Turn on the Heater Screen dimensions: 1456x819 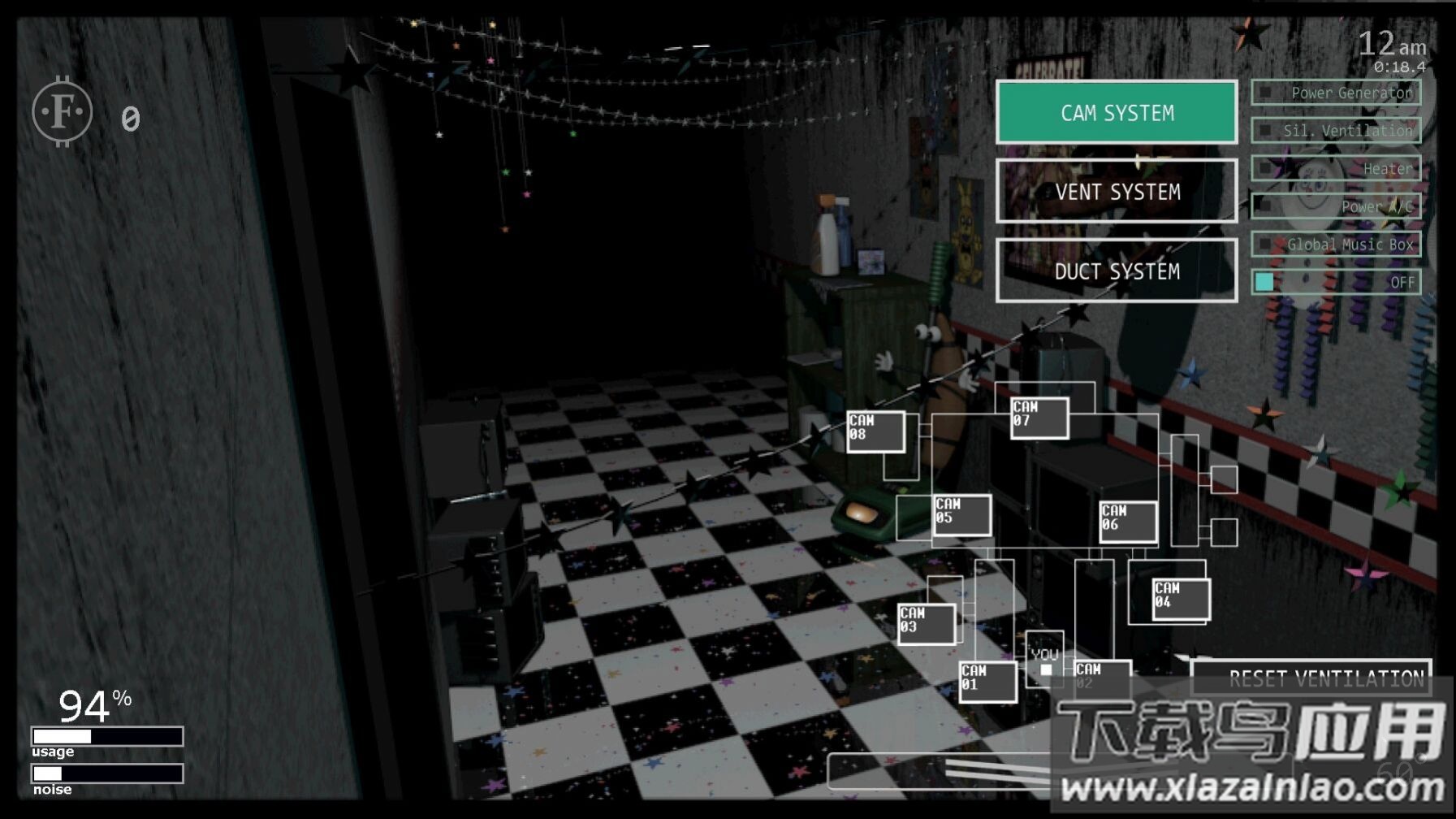(x=1336, y=168)
